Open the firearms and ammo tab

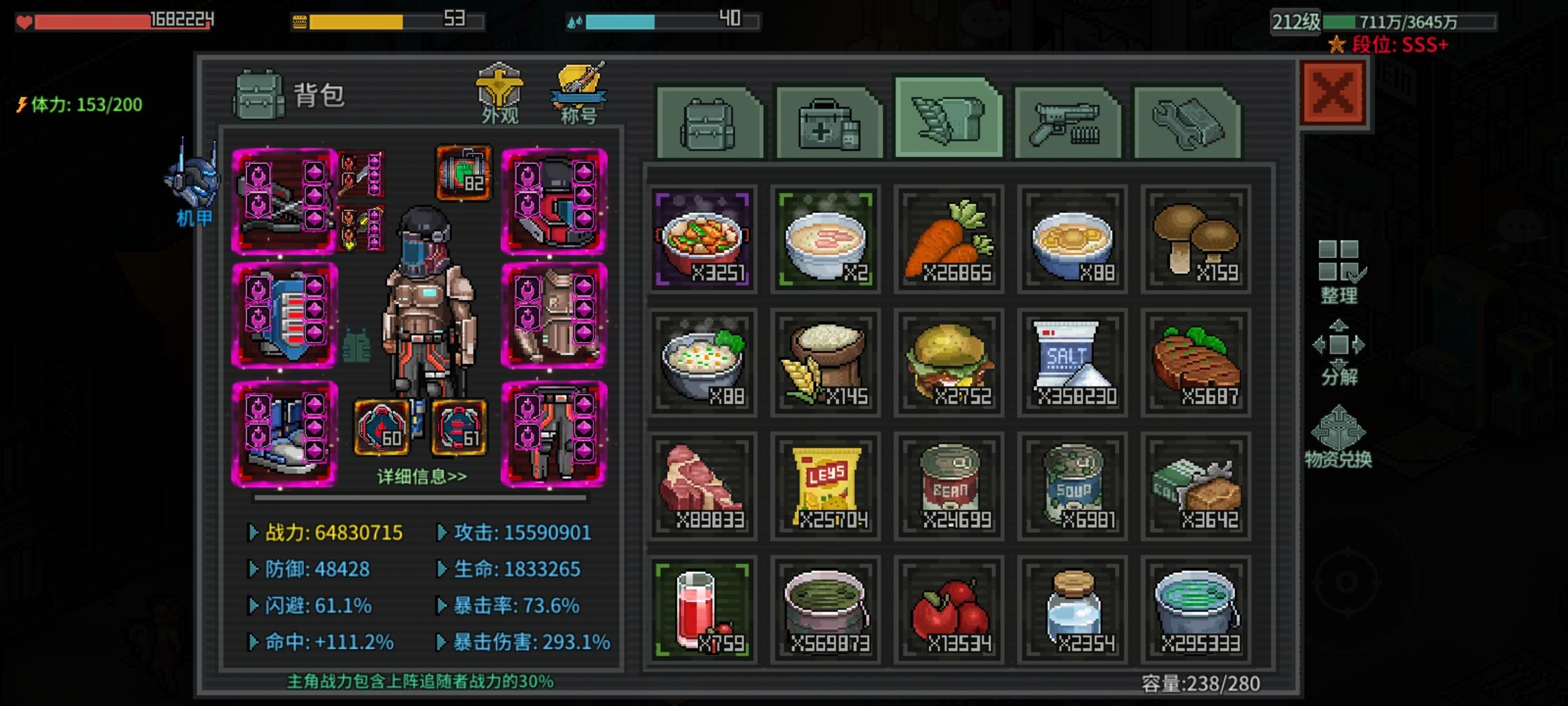point(1068,121)
